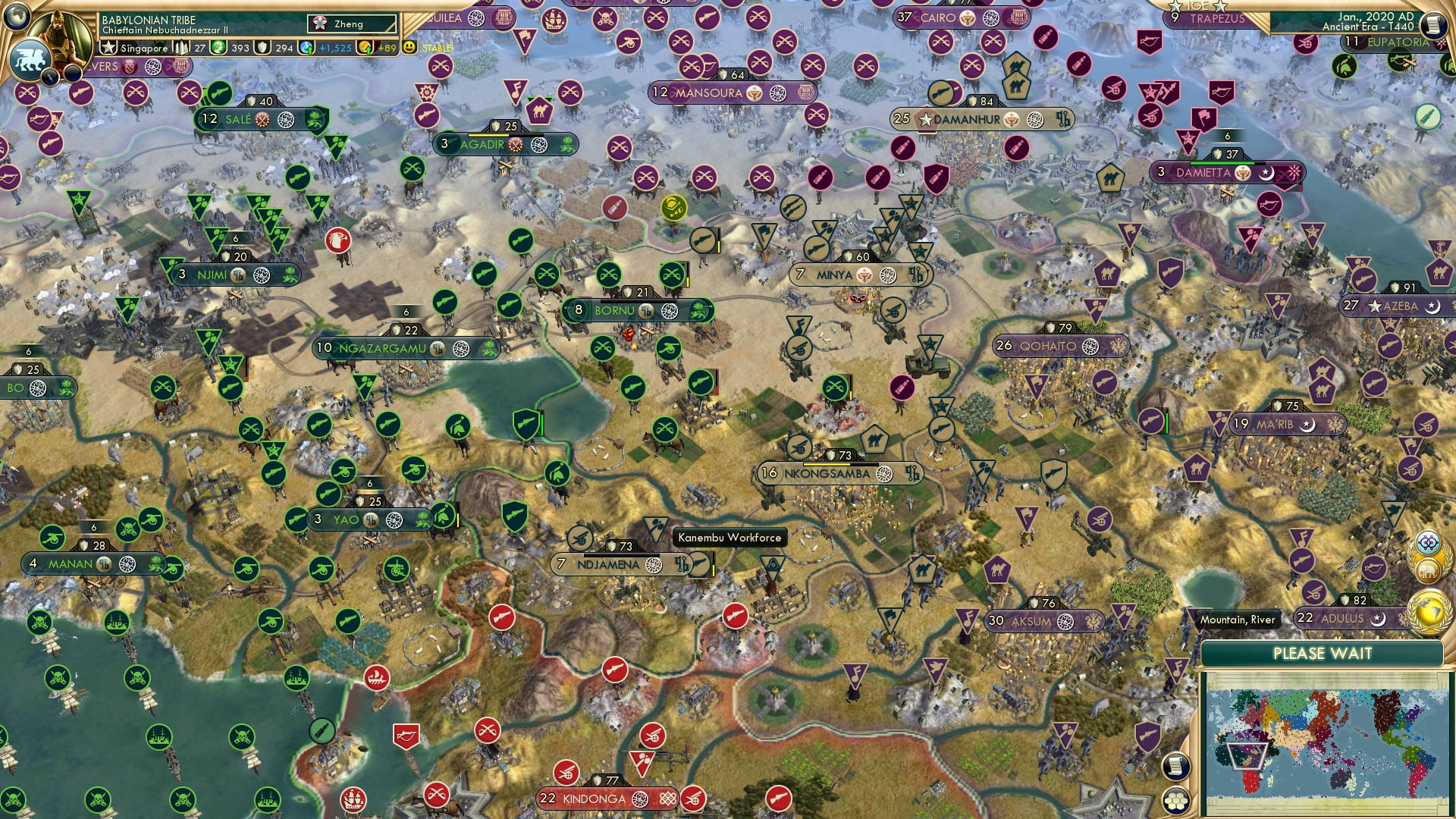
Task: Click the camel icon beside the Nkongsamba banner
Action: coord(874,439)
